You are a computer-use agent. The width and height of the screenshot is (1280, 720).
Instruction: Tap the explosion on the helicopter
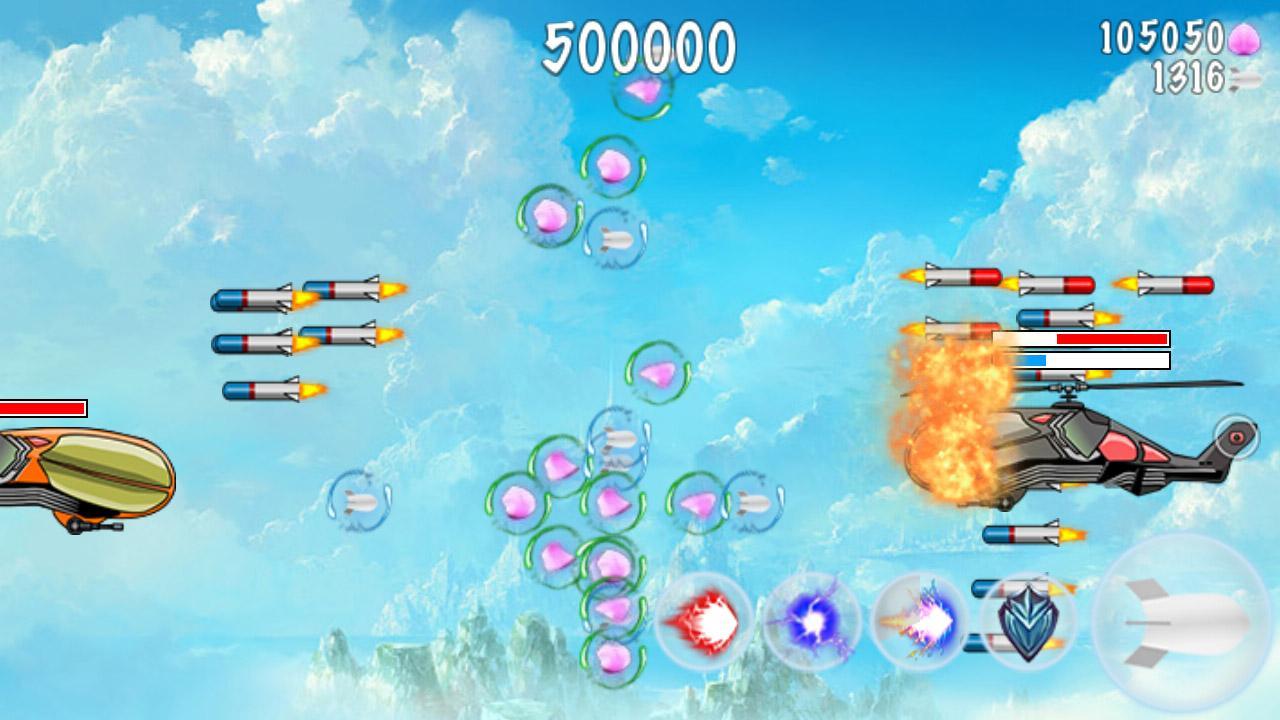click(950, 430)
